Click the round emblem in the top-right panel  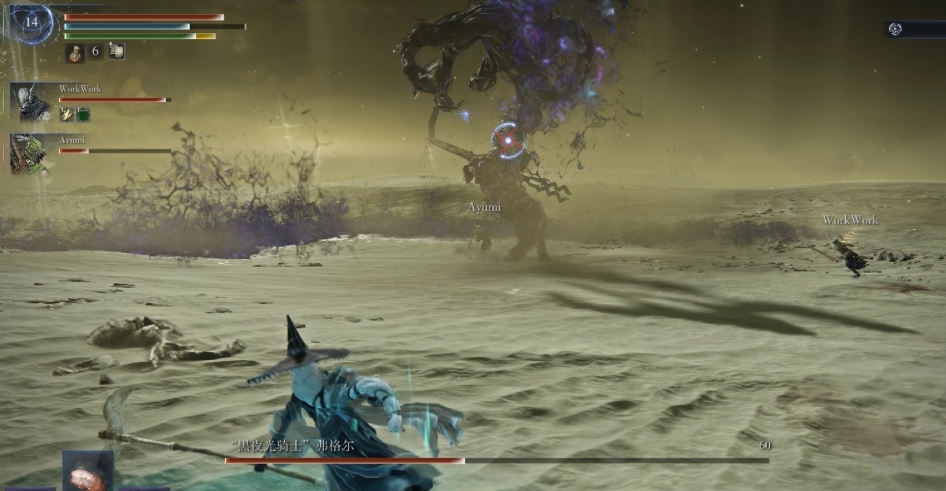click(896, 29)
